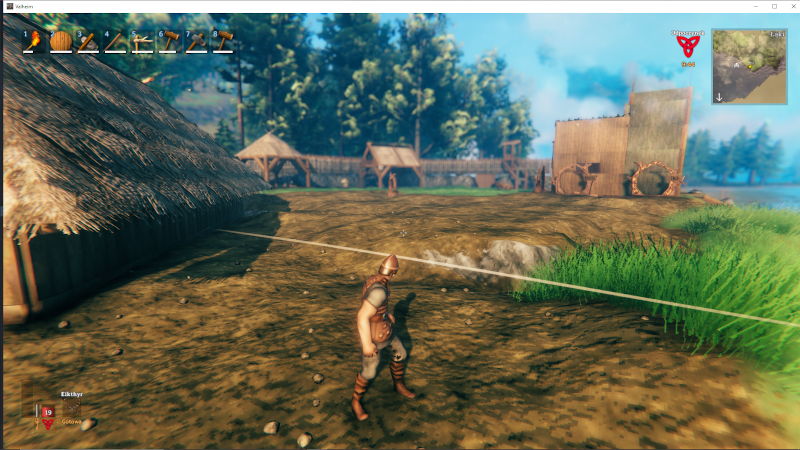Close the Valheim game window
The image size is (800, 450).
click(789, 6)
